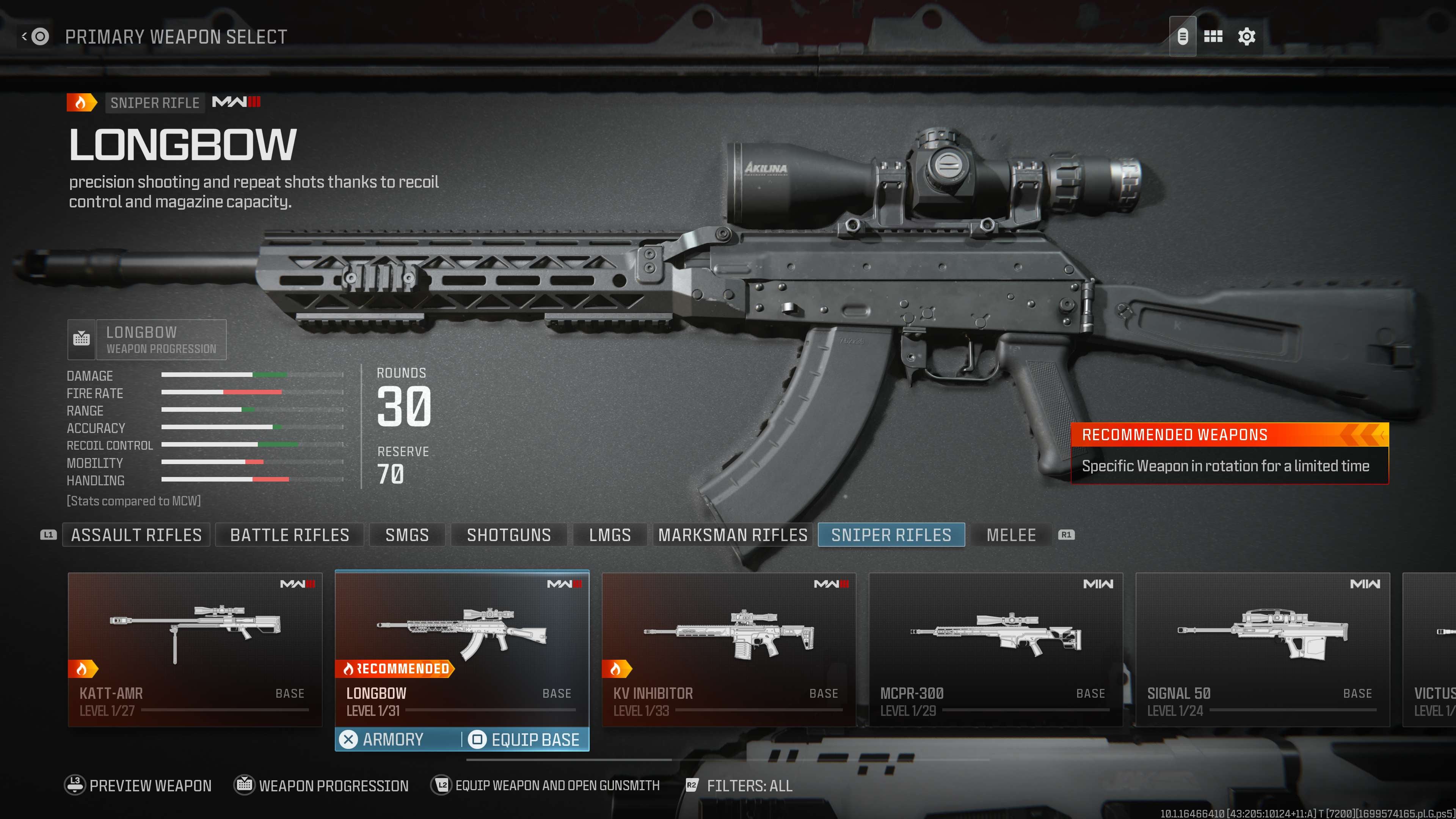
Task: Open the settings gear icon
Action: coord(1246,37)
